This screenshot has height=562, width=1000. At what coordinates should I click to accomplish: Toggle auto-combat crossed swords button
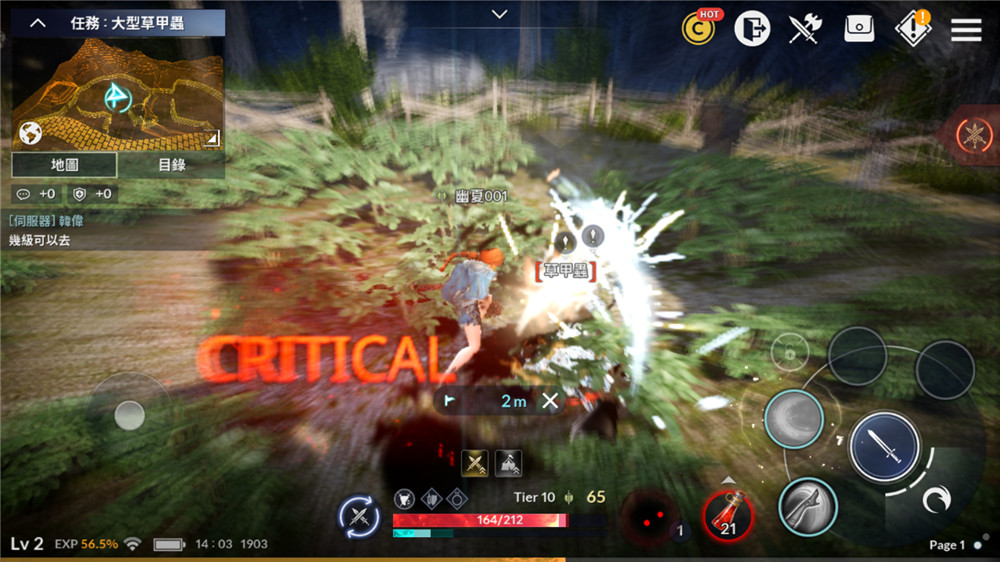click(x=359, y=516)
